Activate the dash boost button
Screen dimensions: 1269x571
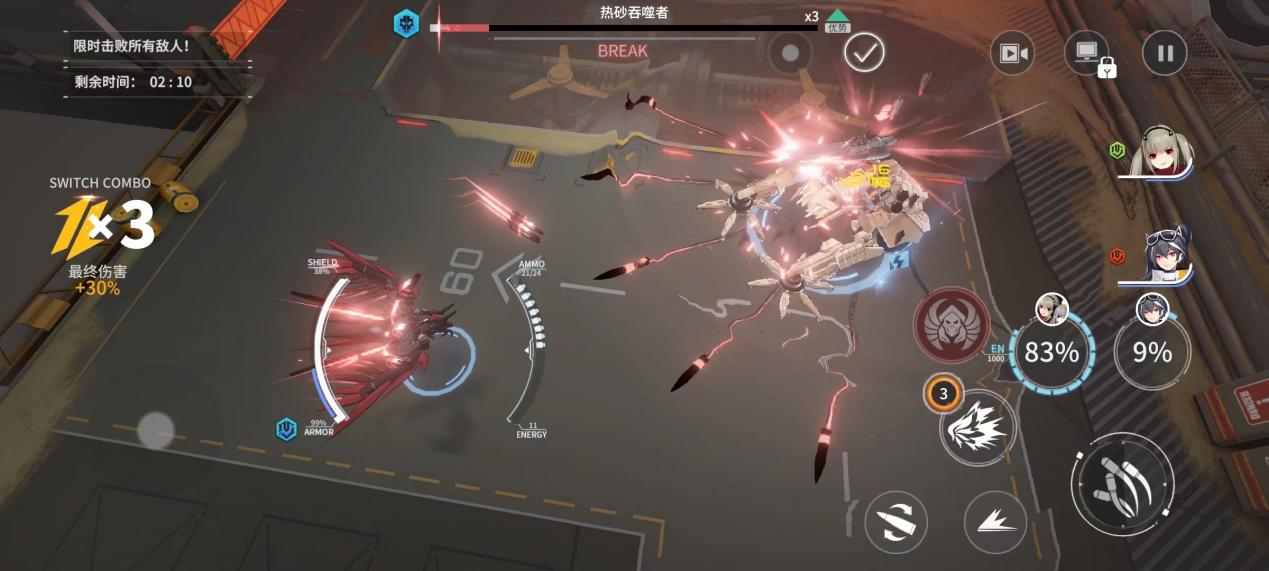(995, 521)
